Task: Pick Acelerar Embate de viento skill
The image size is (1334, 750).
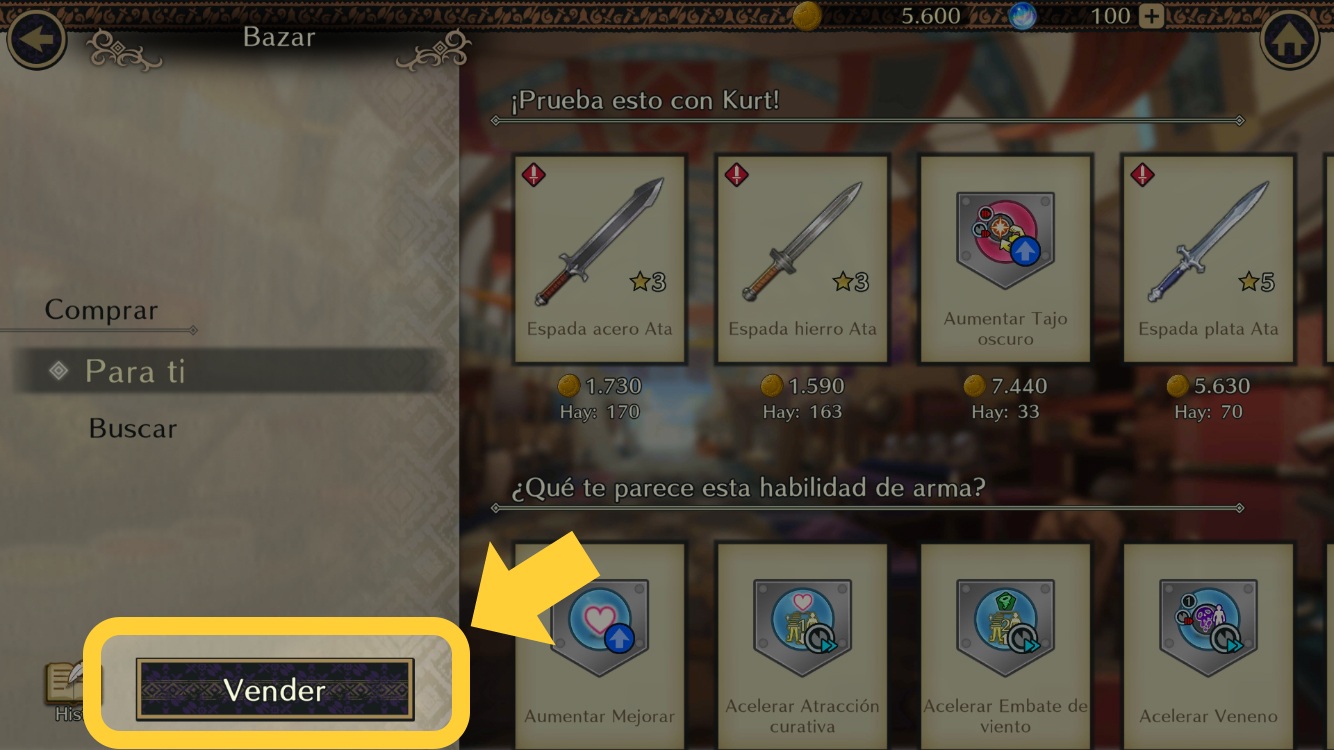Action: tap(1005, 640)
